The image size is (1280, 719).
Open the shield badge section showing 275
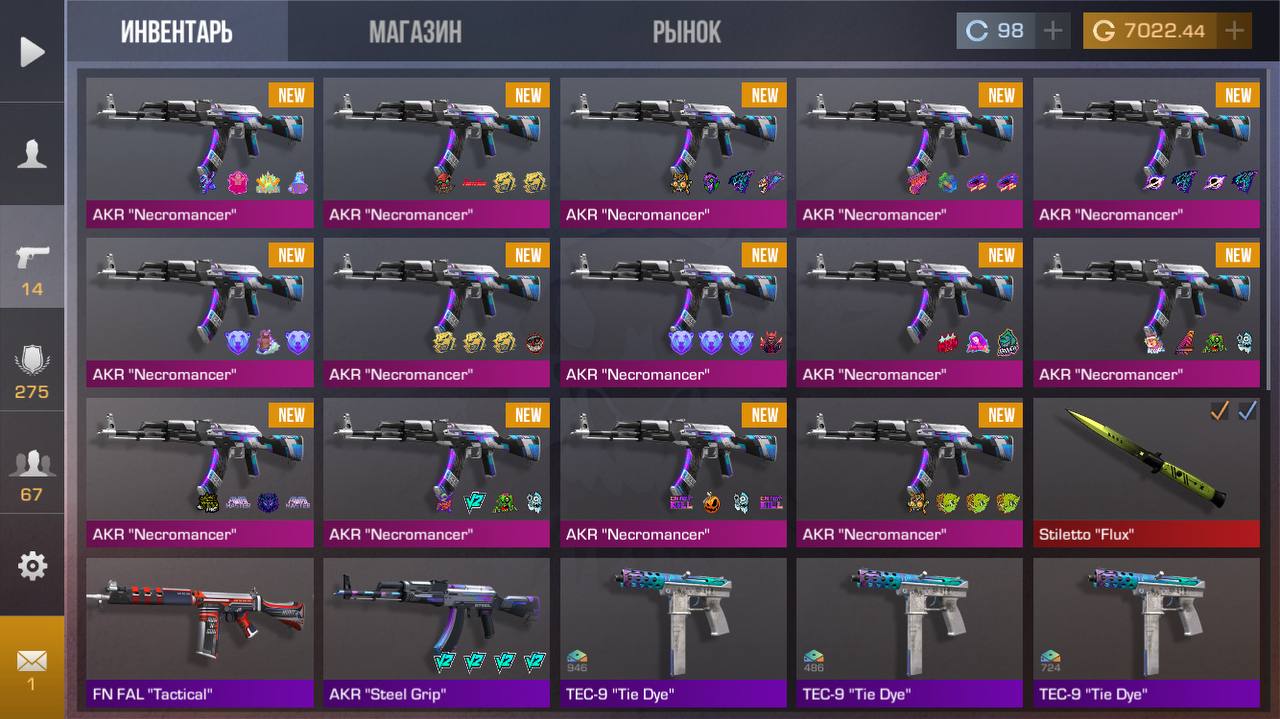click(x=32, y=370)
